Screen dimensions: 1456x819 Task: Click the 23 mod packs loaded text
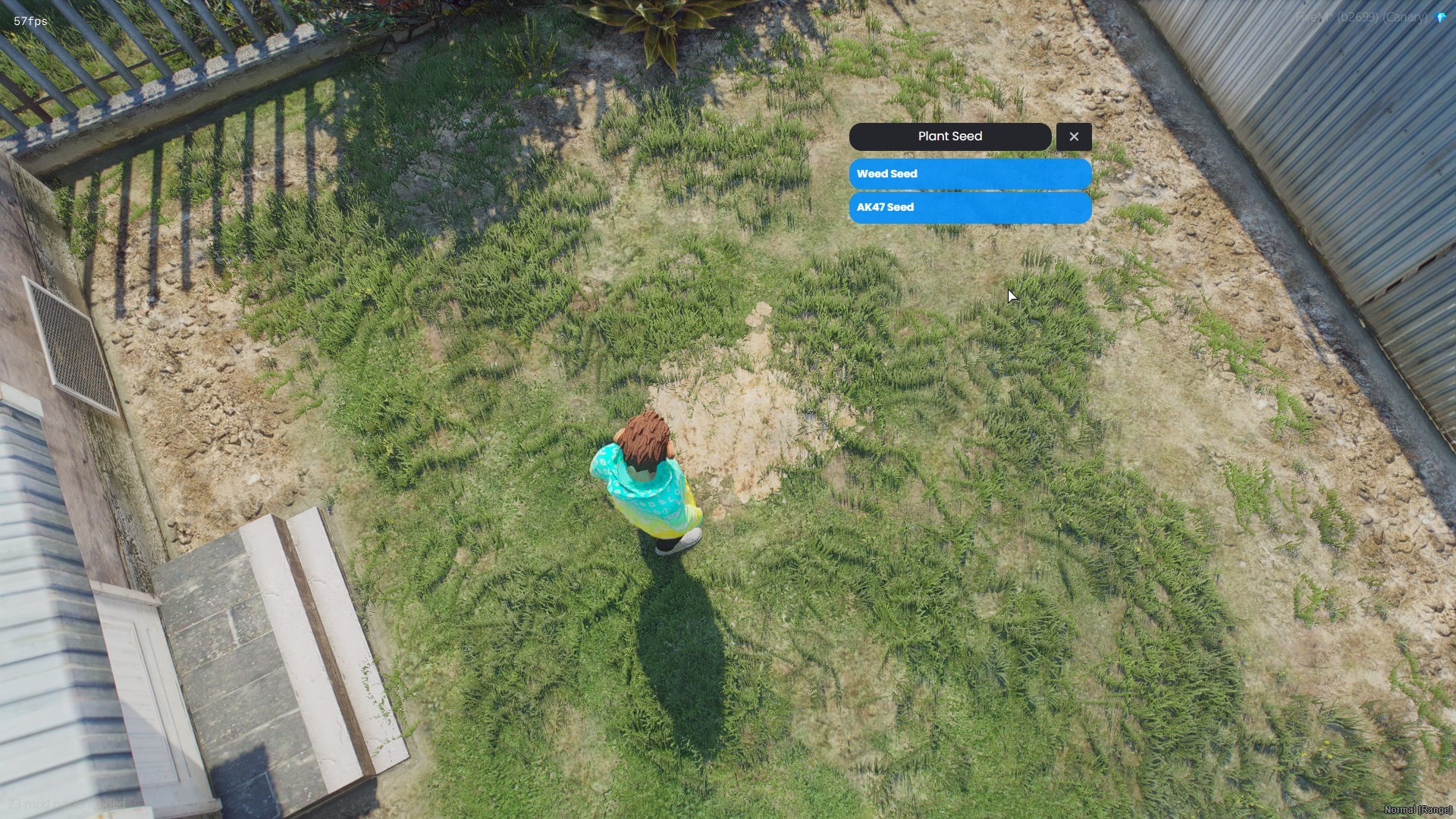pyautogui.click(x=68, y=802)
